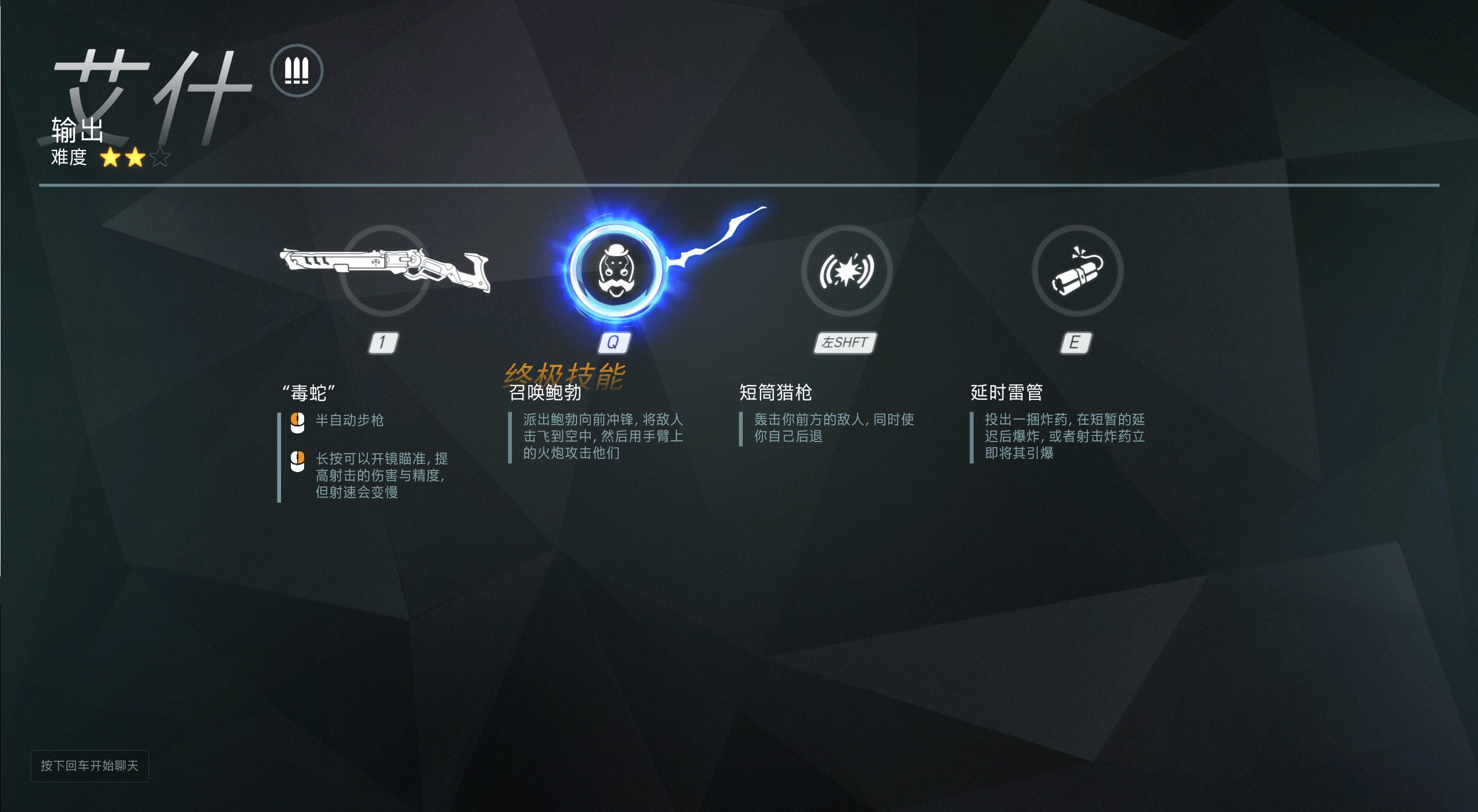
Task: Click the damage role icon beside 艾什
Action: (x=295, y=70)
